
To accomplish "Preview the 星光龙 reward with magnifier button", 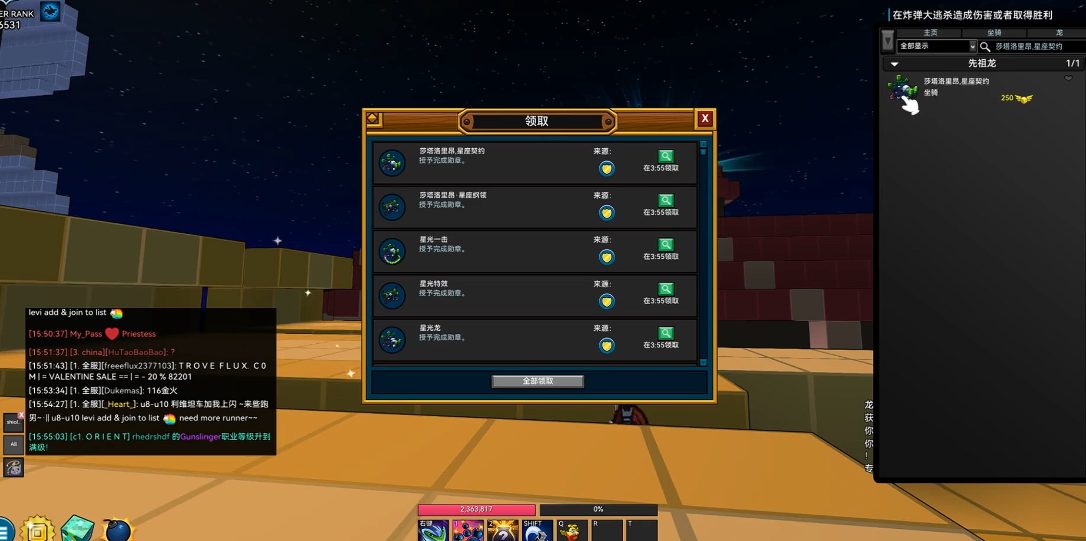I will 666,333.
